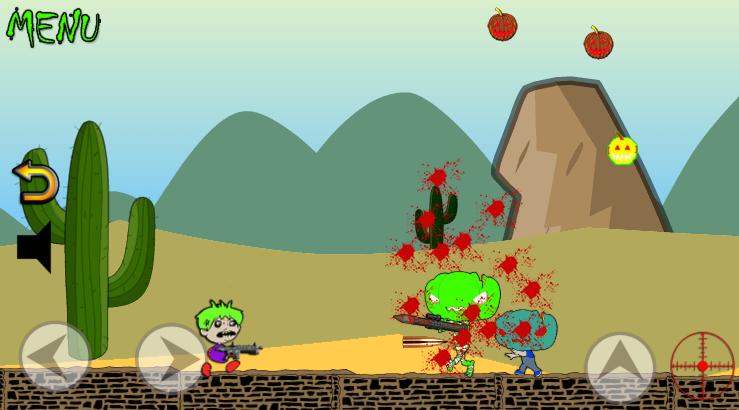Toggle the black speaker sound icon
This screenshot has height=410, width=739.
[x=35, y=246]
